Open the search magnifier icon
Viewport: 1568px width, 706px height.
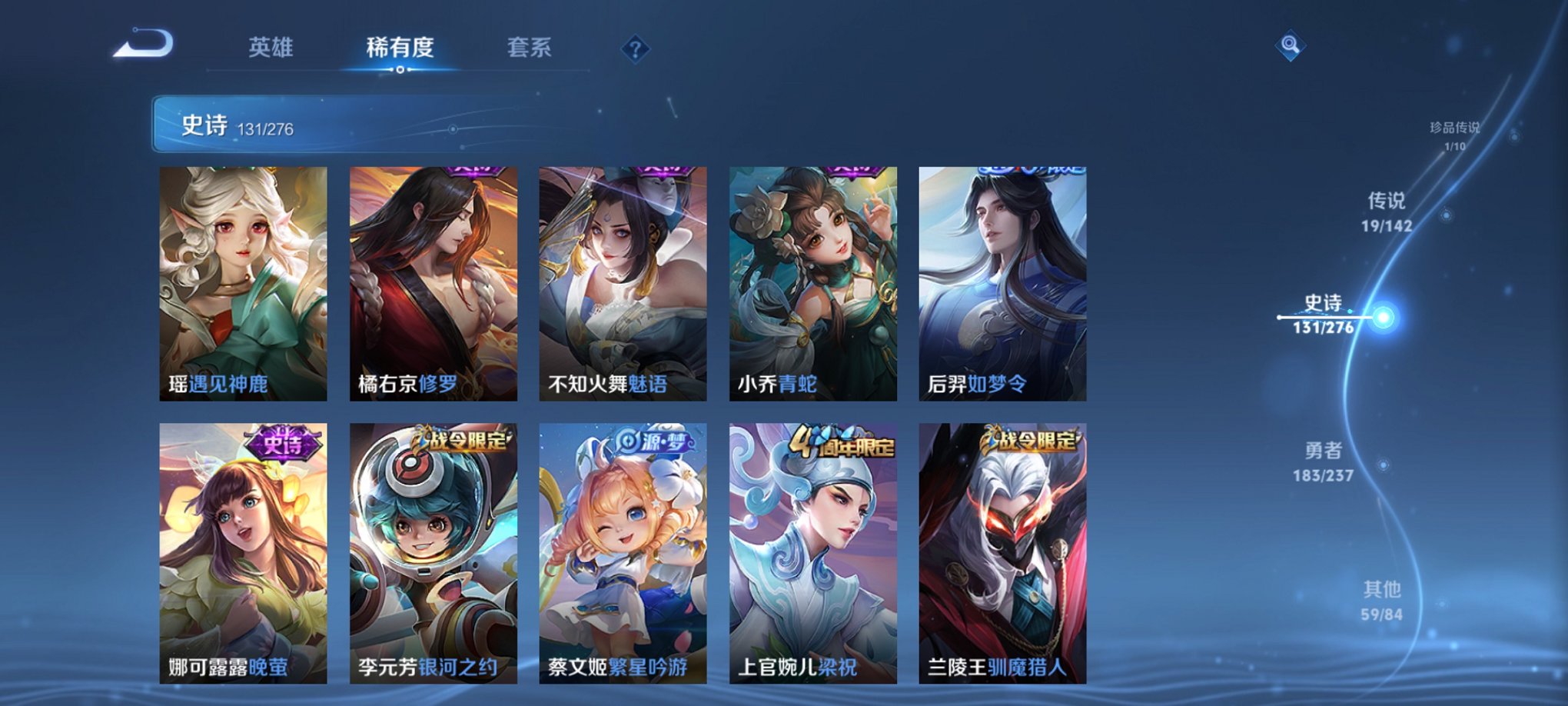tap(1291, 46)
